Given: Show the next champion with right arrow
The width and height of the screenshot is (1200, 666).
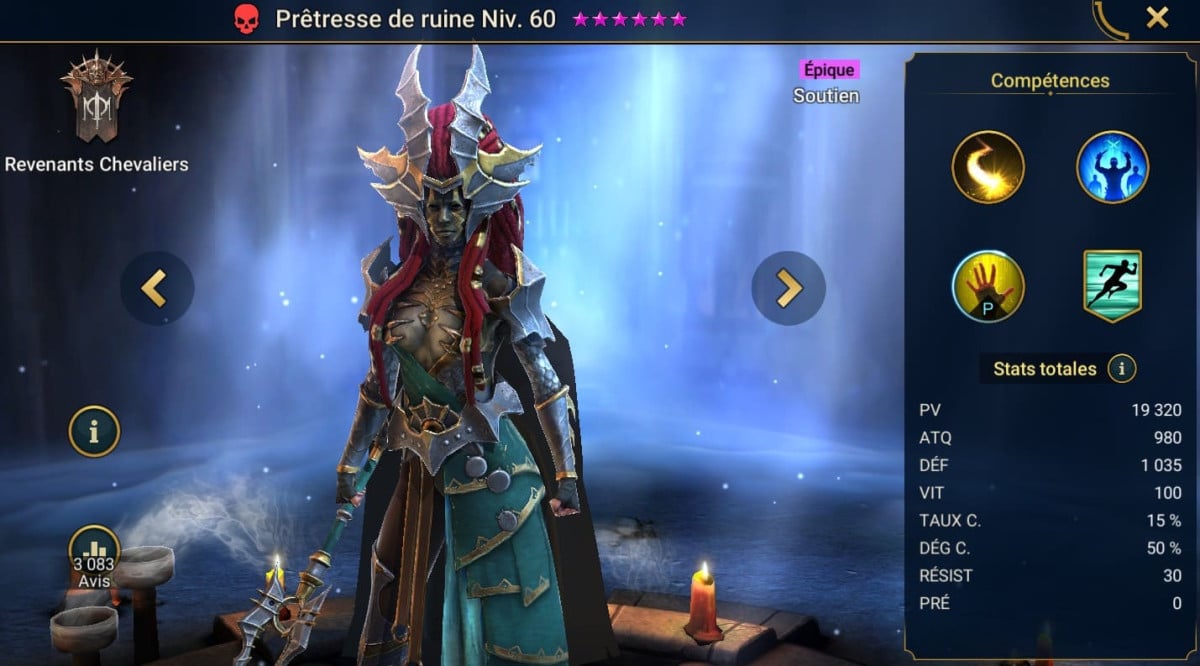Looking at the screenshot, I should tap(788, 288).
